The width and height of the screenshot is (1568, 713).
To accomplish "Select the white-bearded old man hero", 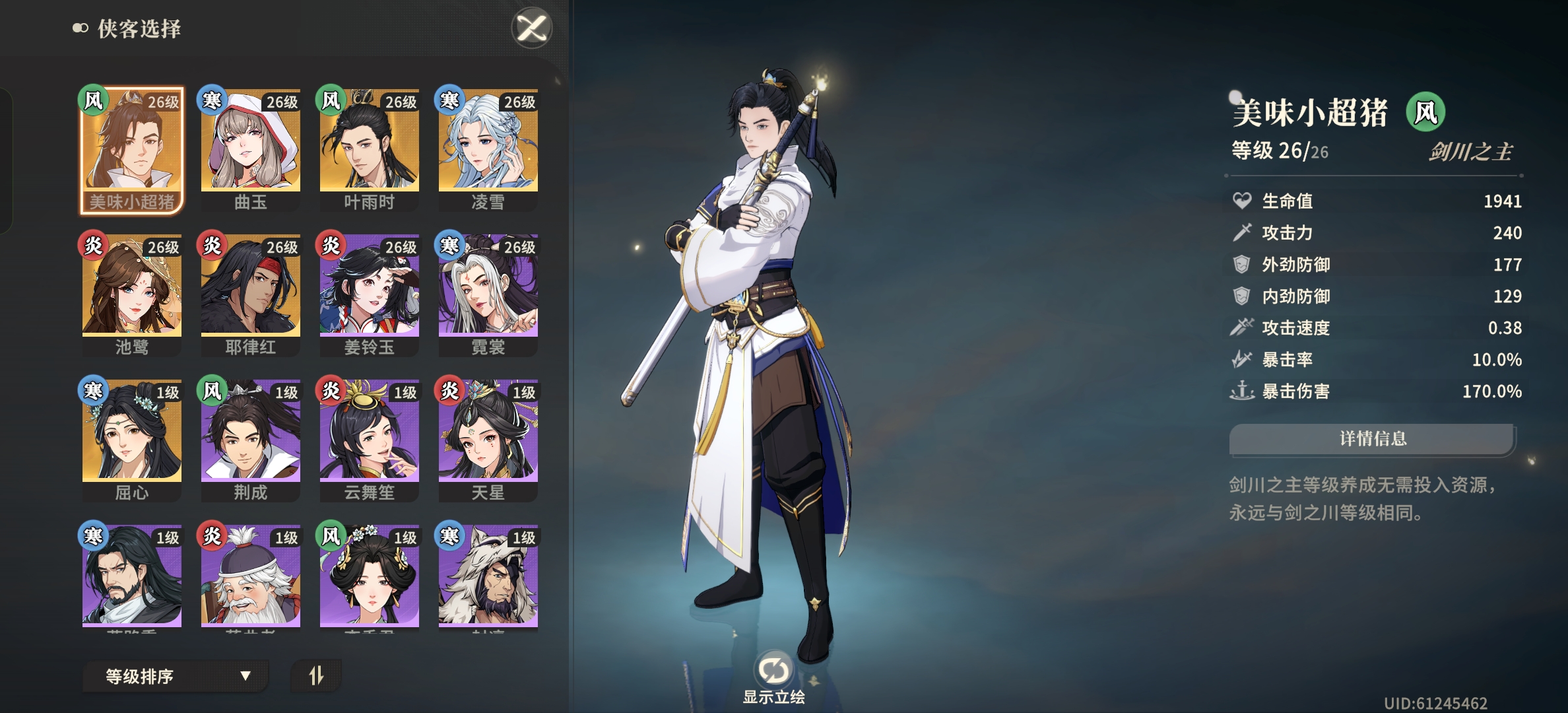I will coord(250,578).
